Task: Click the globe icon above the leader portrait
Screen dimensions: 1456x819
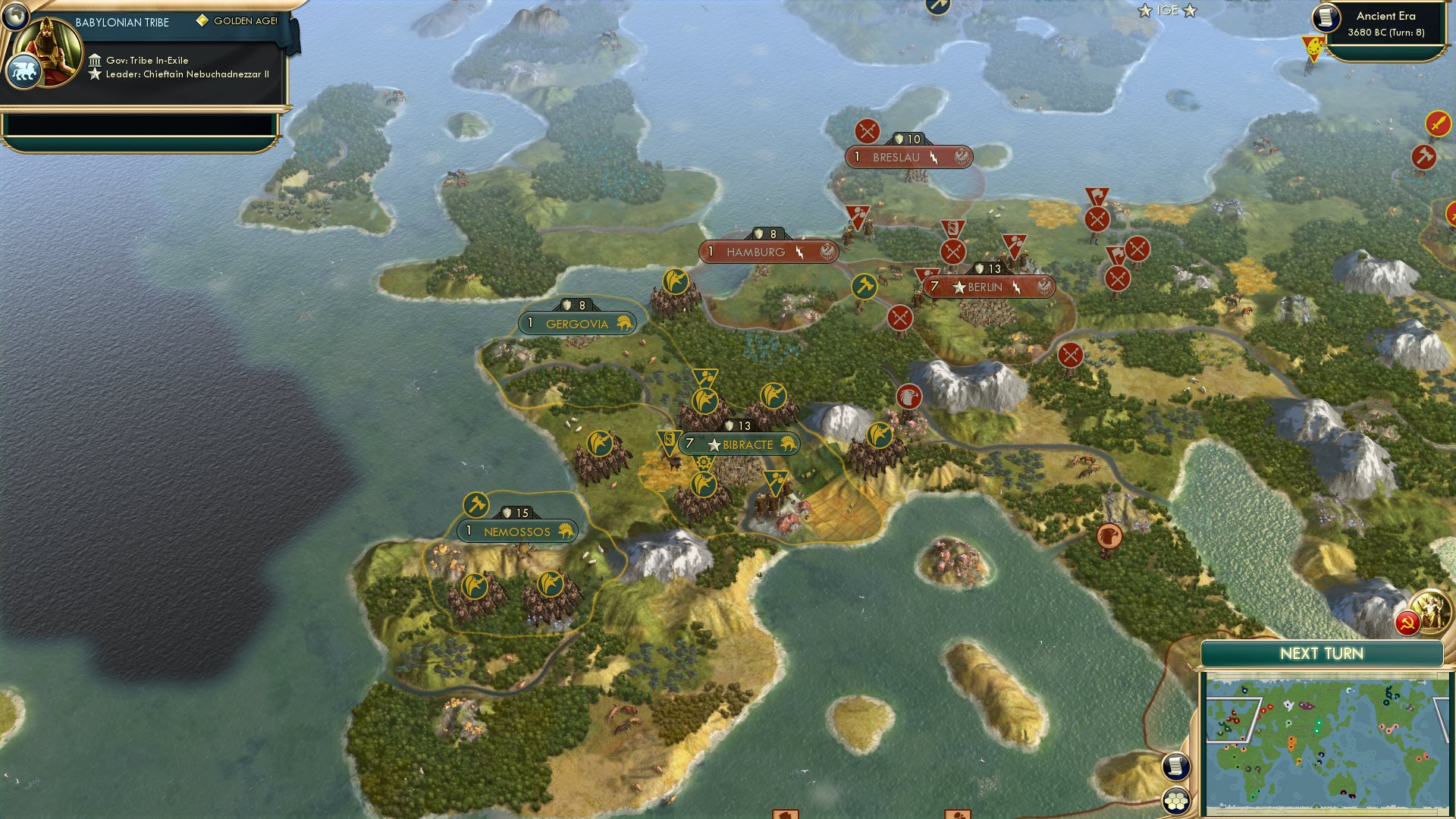Action: (x=16, y=16)
